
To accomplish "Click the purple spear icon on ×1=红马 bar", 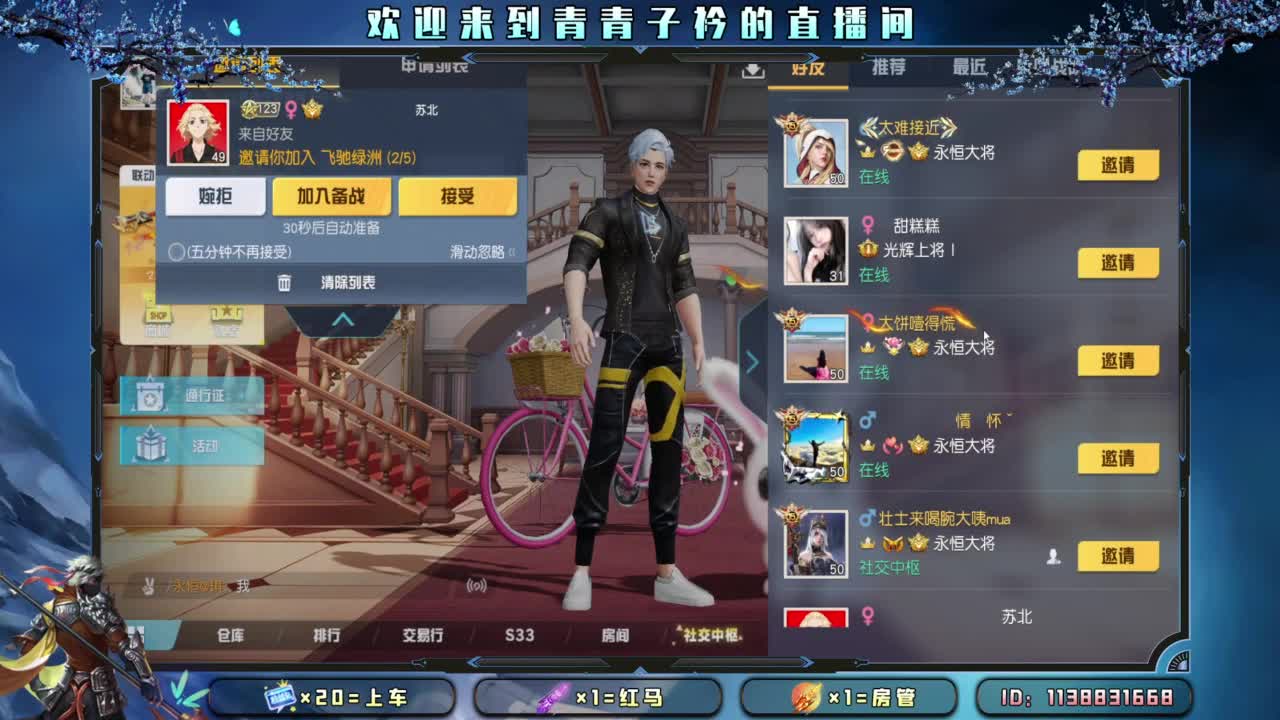I will [555, 697].
